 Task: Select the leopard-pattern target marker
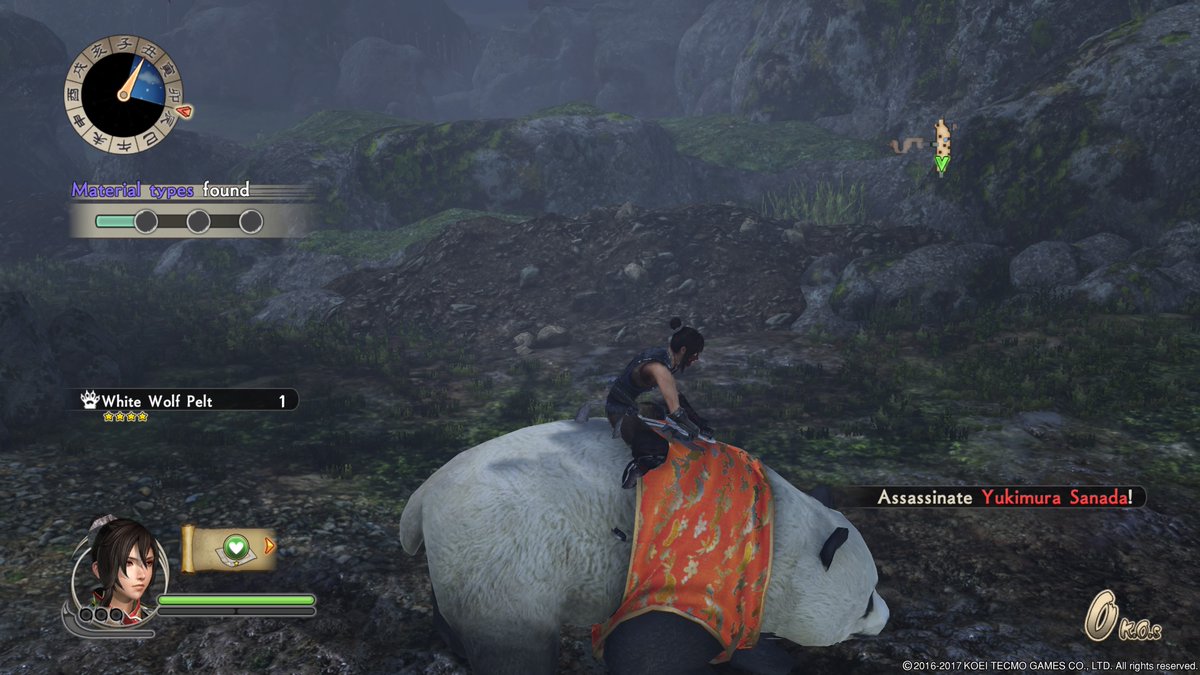tap(941, 140)
